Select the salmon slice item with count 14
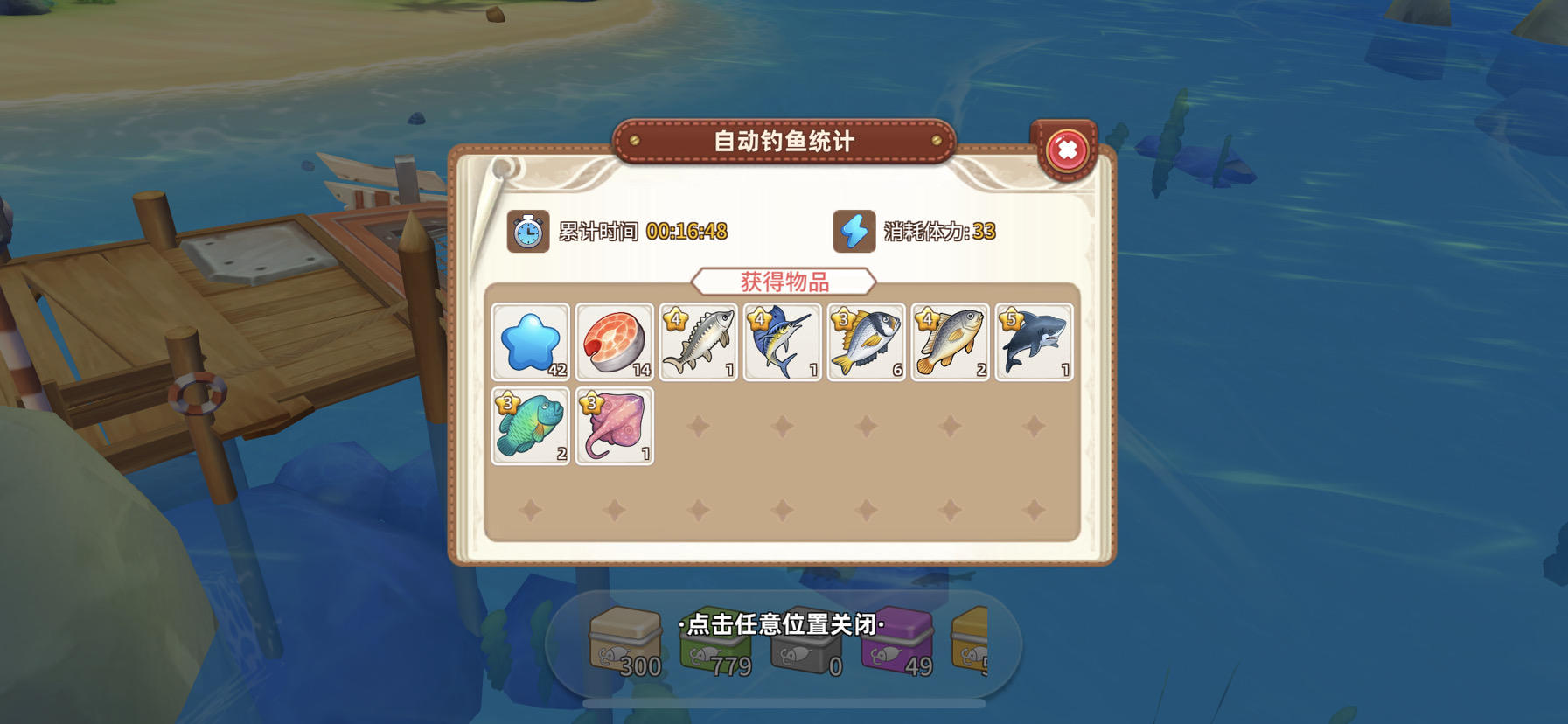1568x724 pixels. [x=615, y=341]
